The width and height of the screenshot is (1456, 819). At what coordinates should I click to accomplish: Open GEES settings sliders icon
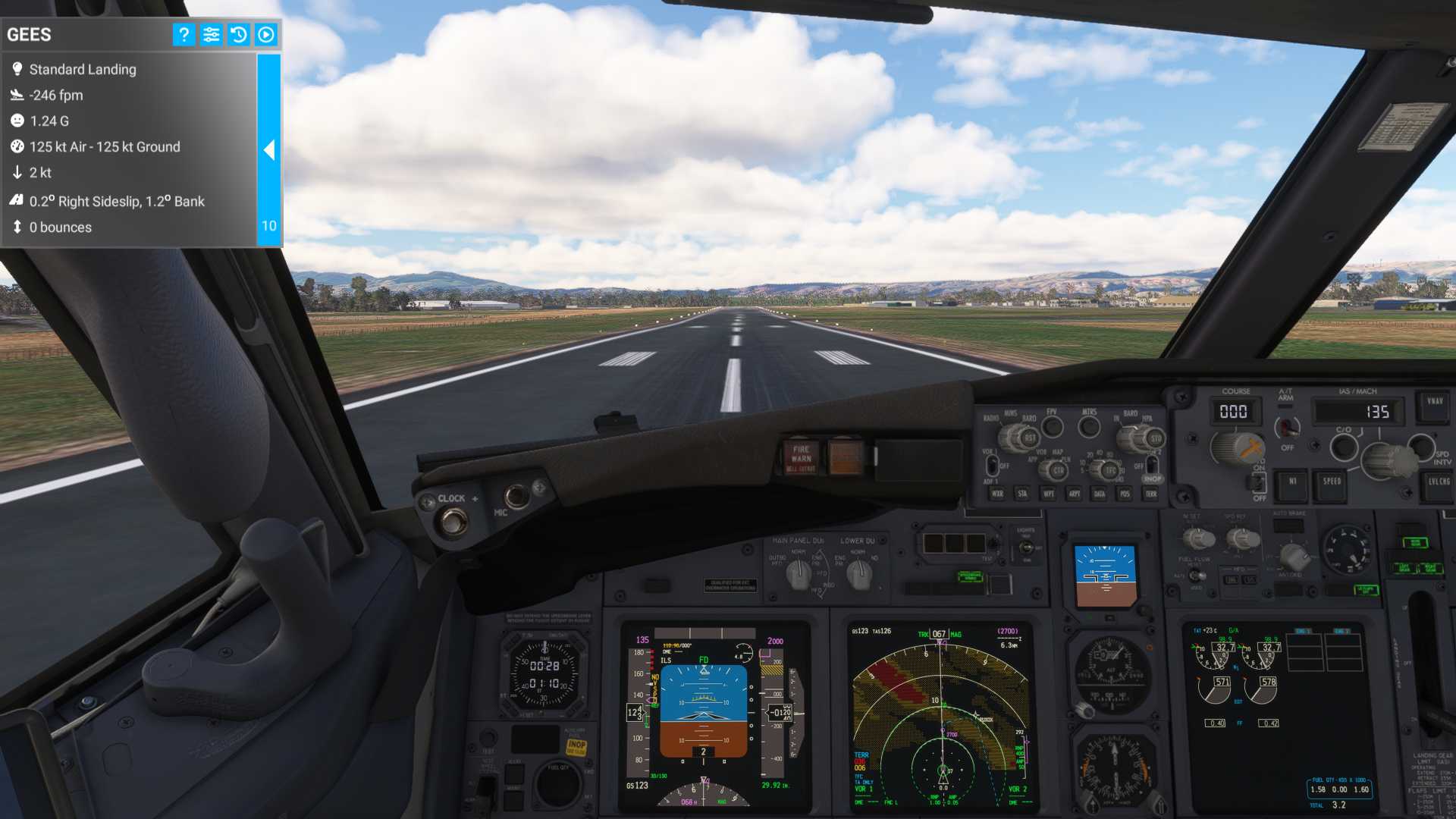[211, 34]
